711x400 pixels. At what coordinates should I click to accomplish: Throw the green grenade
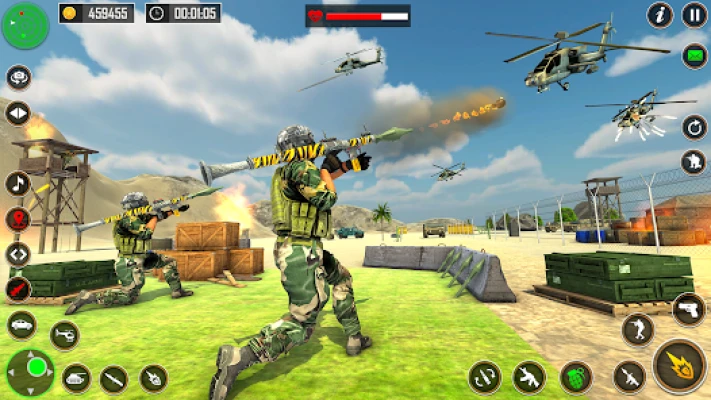(x=576, y=377)
